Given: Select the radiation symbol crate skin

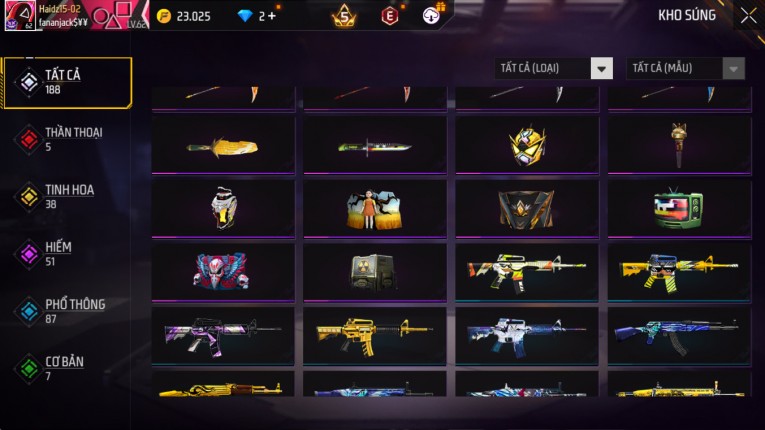Looking at the screenshot, I should pyautogui.click(x=375, y=271).
